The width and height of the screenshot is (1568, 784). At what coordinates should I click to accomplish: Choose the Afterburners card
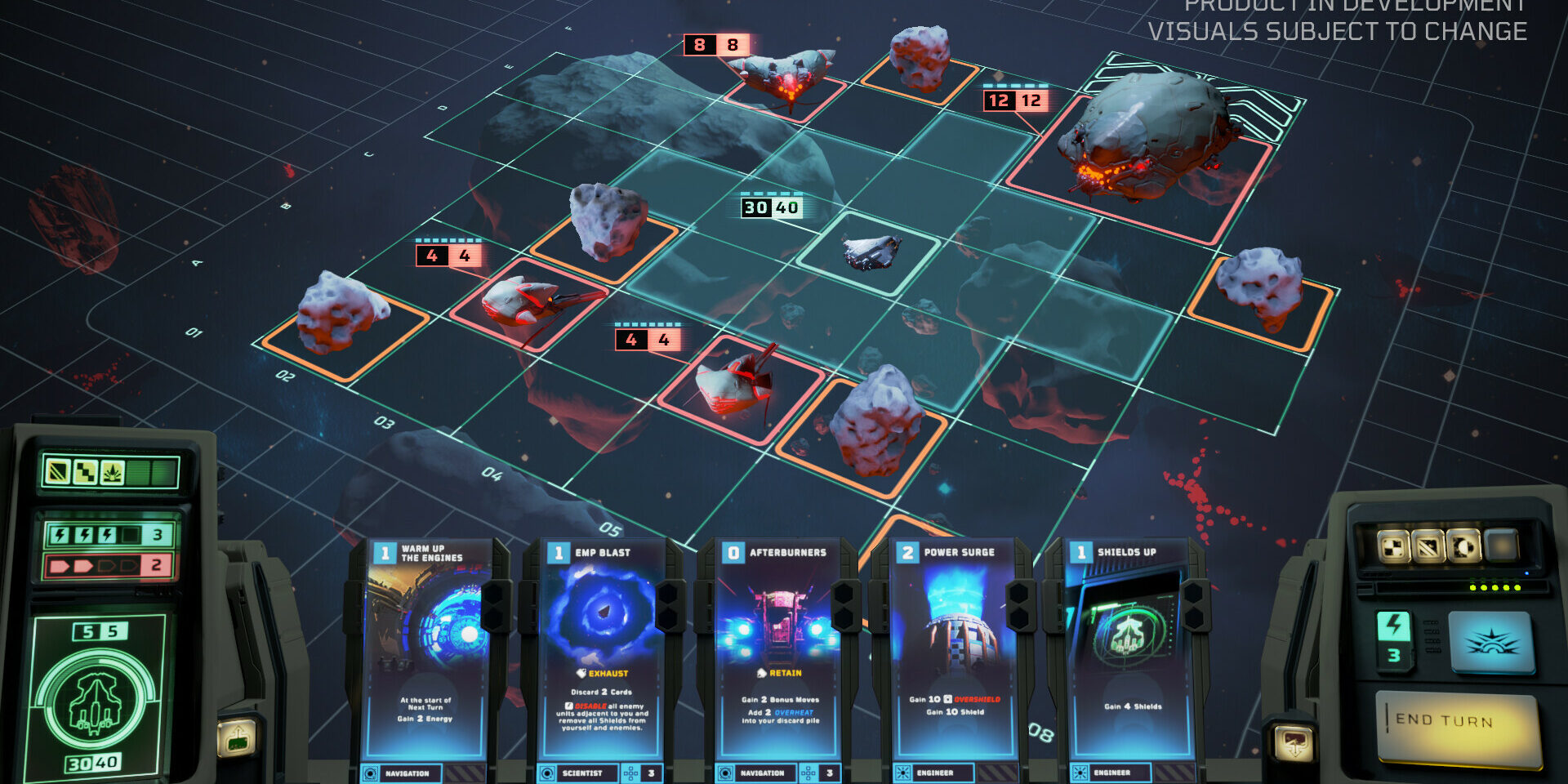[x=777, y=653]
